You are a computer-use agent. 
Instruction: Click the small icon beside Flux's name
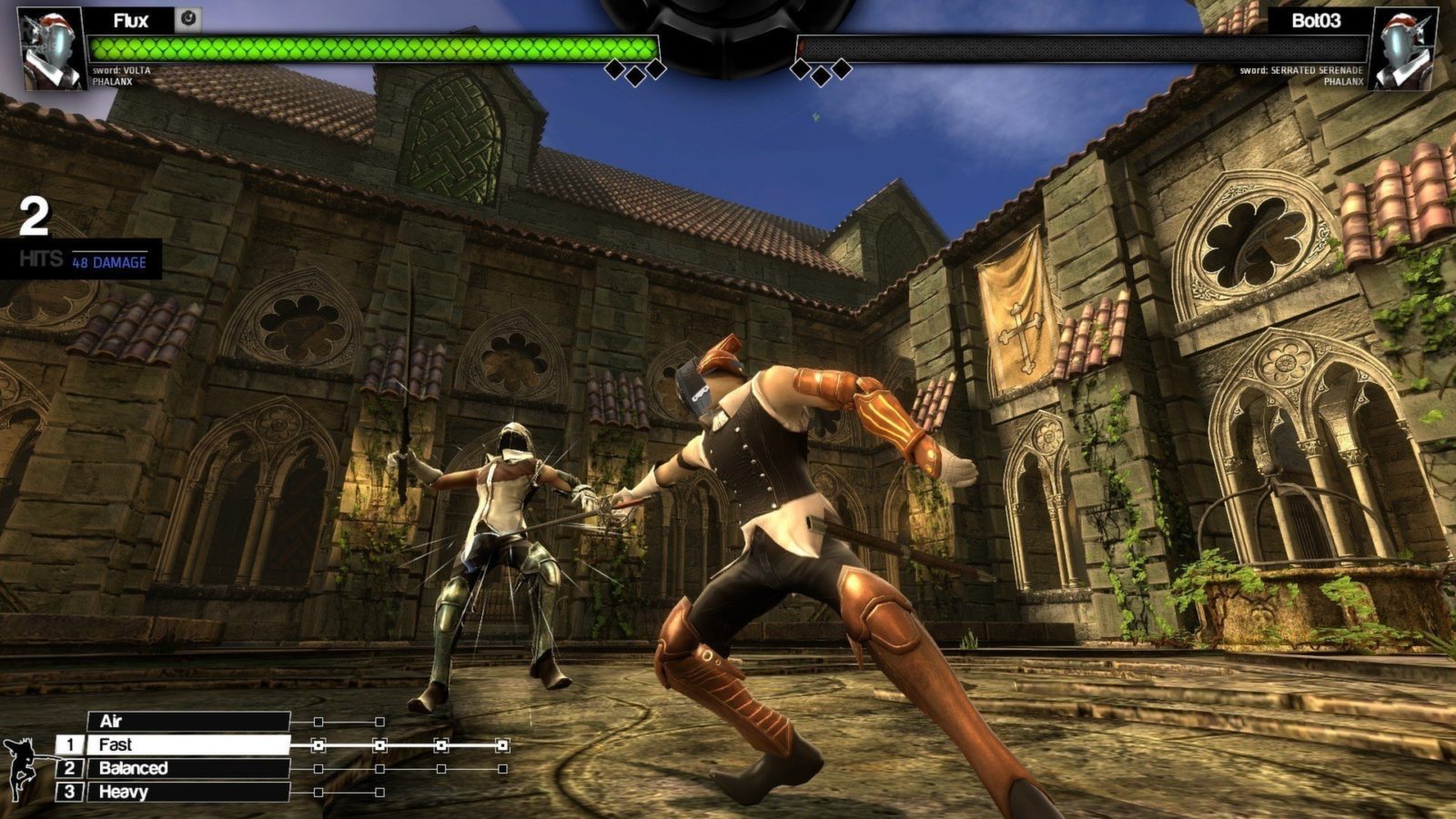click(187, 19)
